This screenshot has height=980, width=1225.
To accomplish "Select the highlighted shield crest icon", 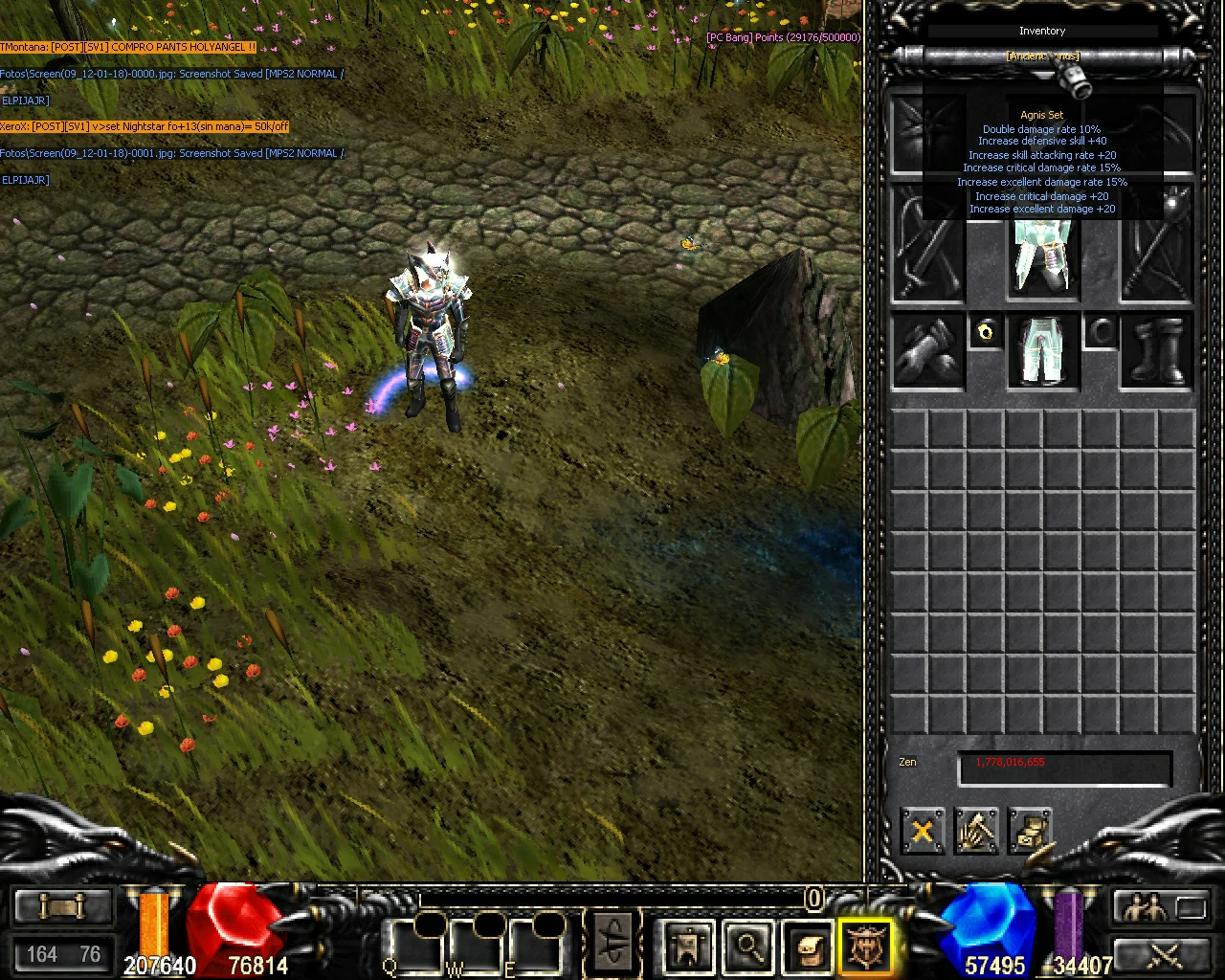I will [x=864, y=944].
